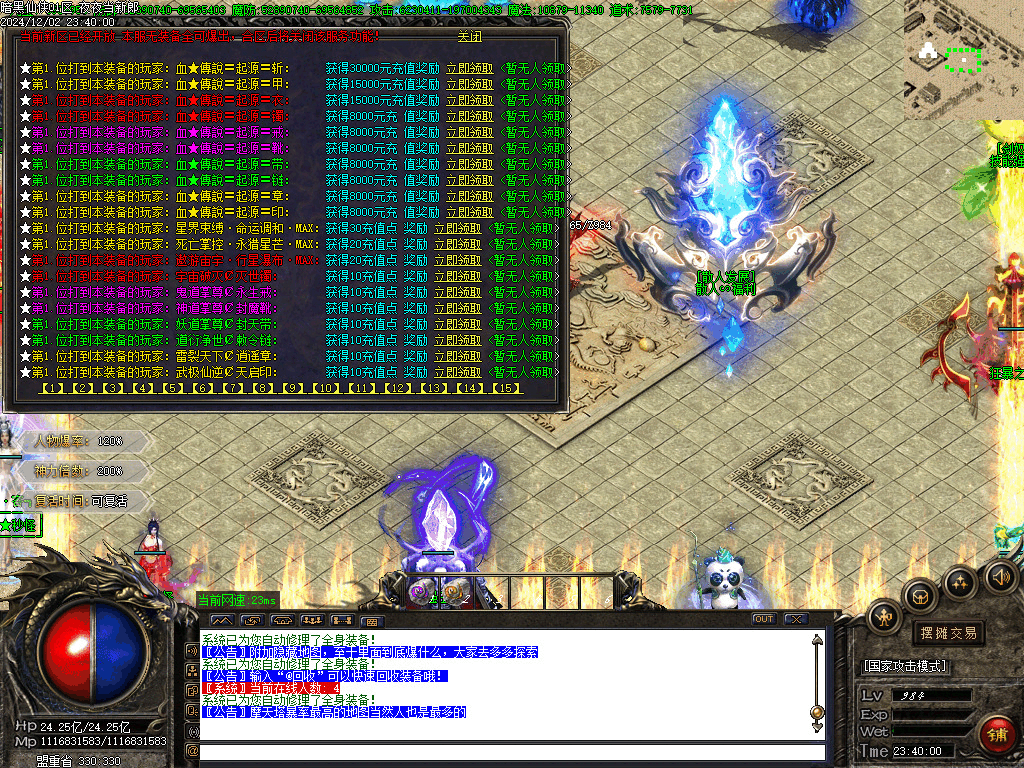The width and height of the screenshot is (1024, 768).
Task: Jump to page 【15】 of the reward list
Action: click(506, 388)
